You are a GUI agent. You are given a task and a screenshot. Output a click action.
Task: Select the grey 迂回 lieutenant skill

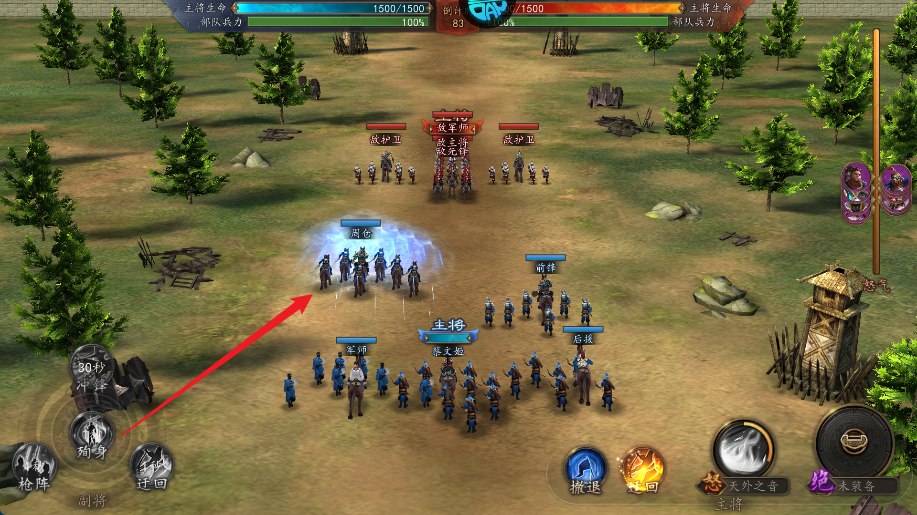tap(152, 463)
